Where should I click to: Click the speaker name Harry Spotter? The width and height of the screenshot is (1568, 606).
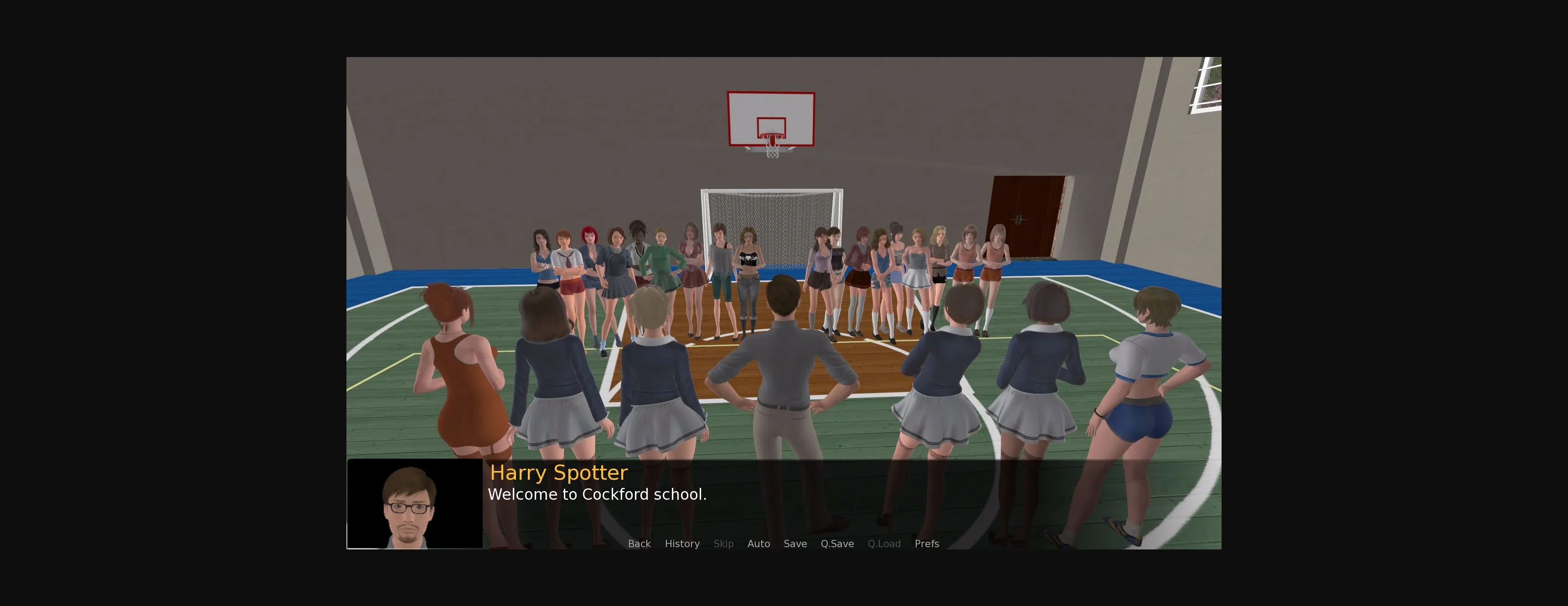pyautogui.click(x=559, y=472)
